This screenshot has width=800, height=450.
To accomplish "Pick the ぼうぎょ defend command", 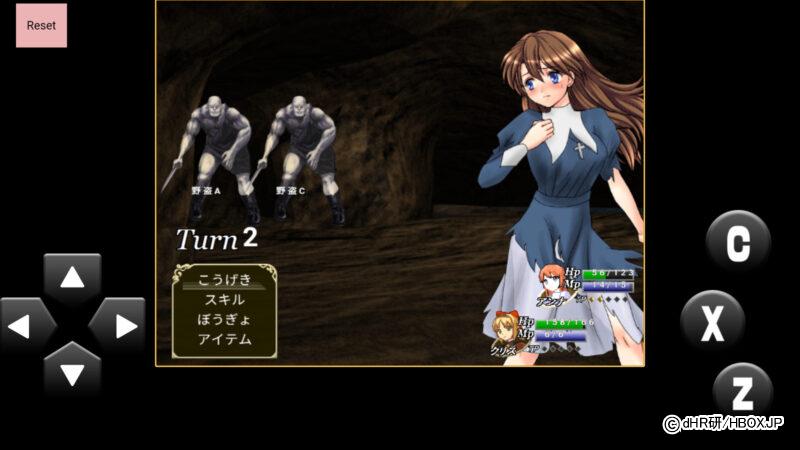I will coord(224,320).
